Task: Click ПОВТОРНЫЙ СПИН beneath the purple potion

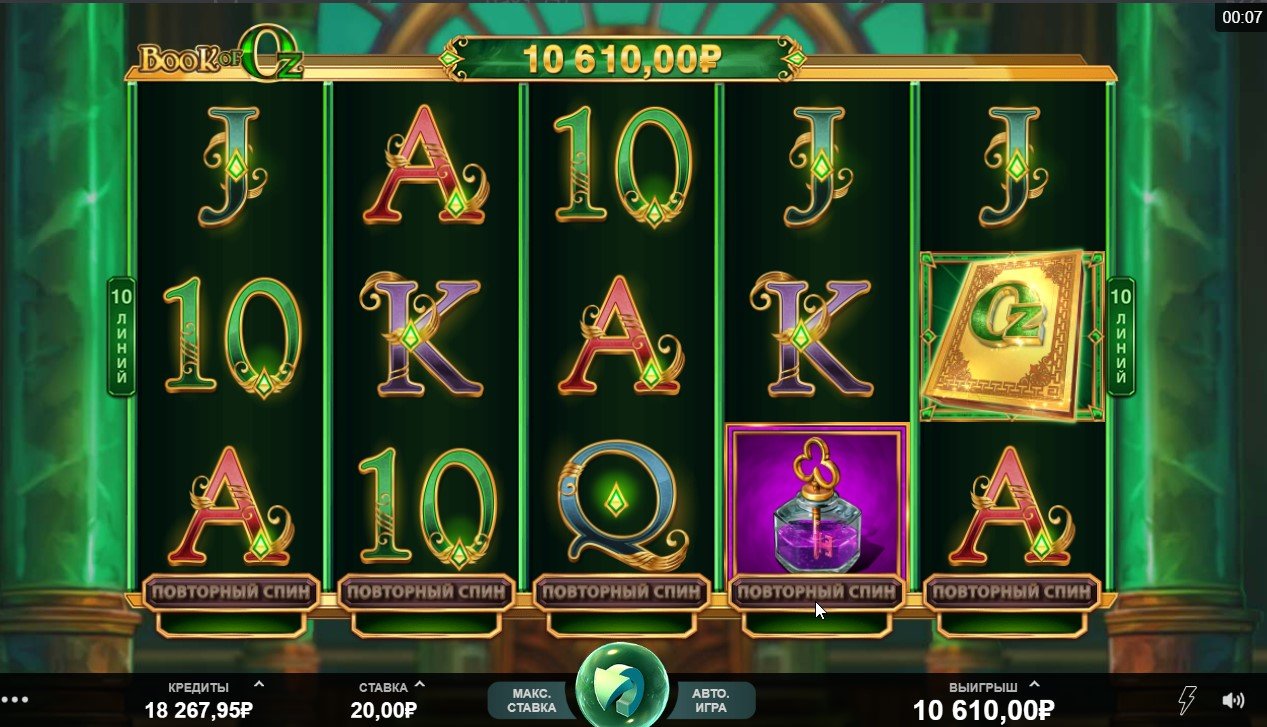Action: [x=816, y=592]
